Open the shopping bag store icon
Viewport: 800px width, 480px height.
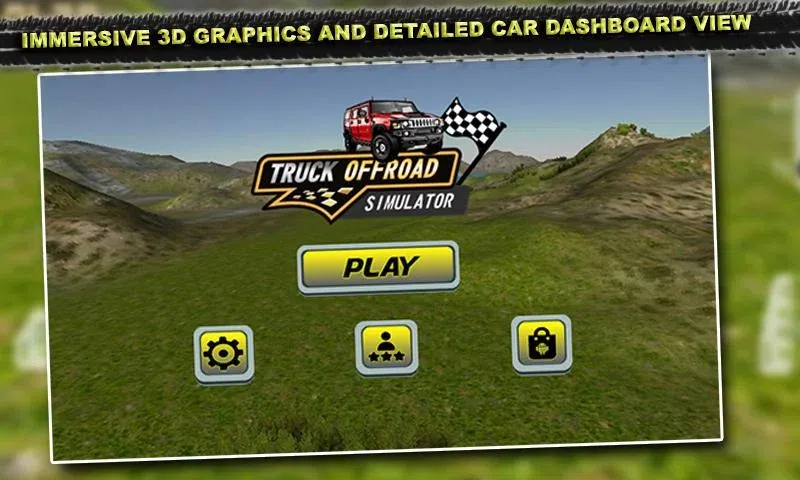541,343
